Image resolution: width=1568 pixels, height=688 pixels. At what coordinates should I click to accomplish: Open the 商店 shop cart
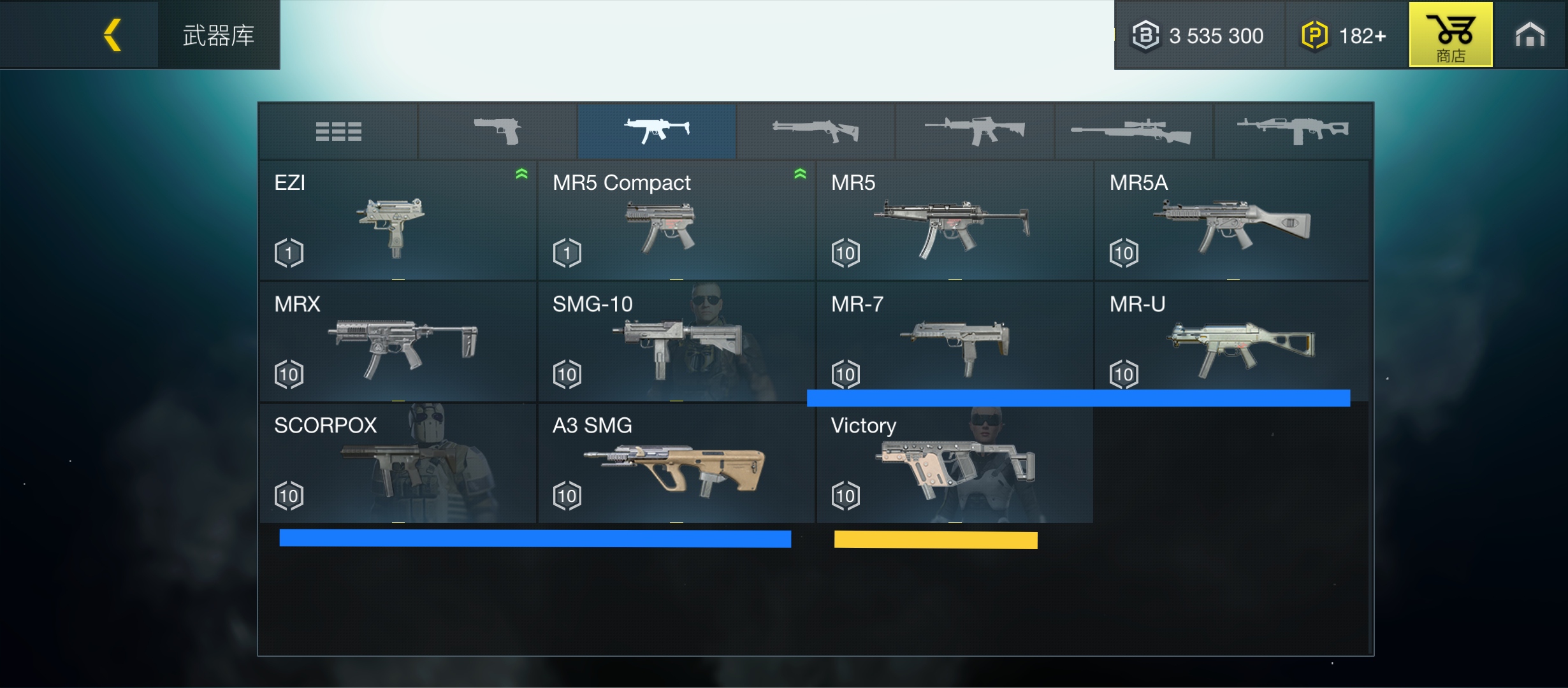coord(1450,34)
